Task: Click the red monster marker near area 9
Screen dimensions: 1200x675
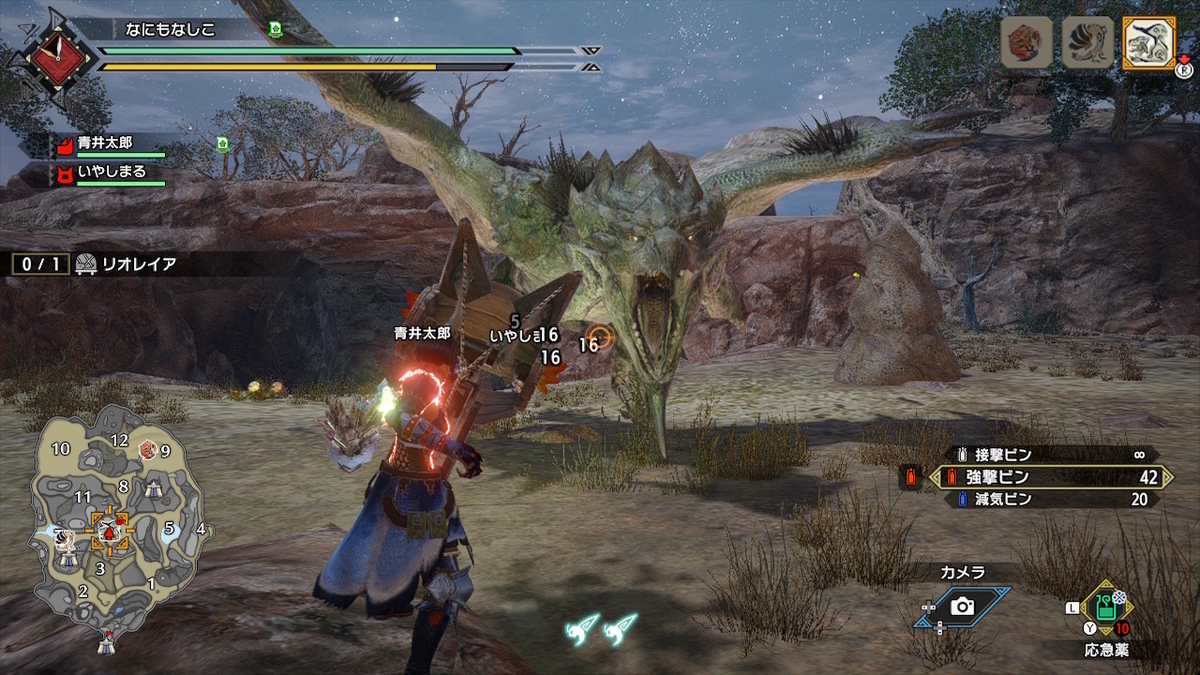Action: (x=148, y=450)
